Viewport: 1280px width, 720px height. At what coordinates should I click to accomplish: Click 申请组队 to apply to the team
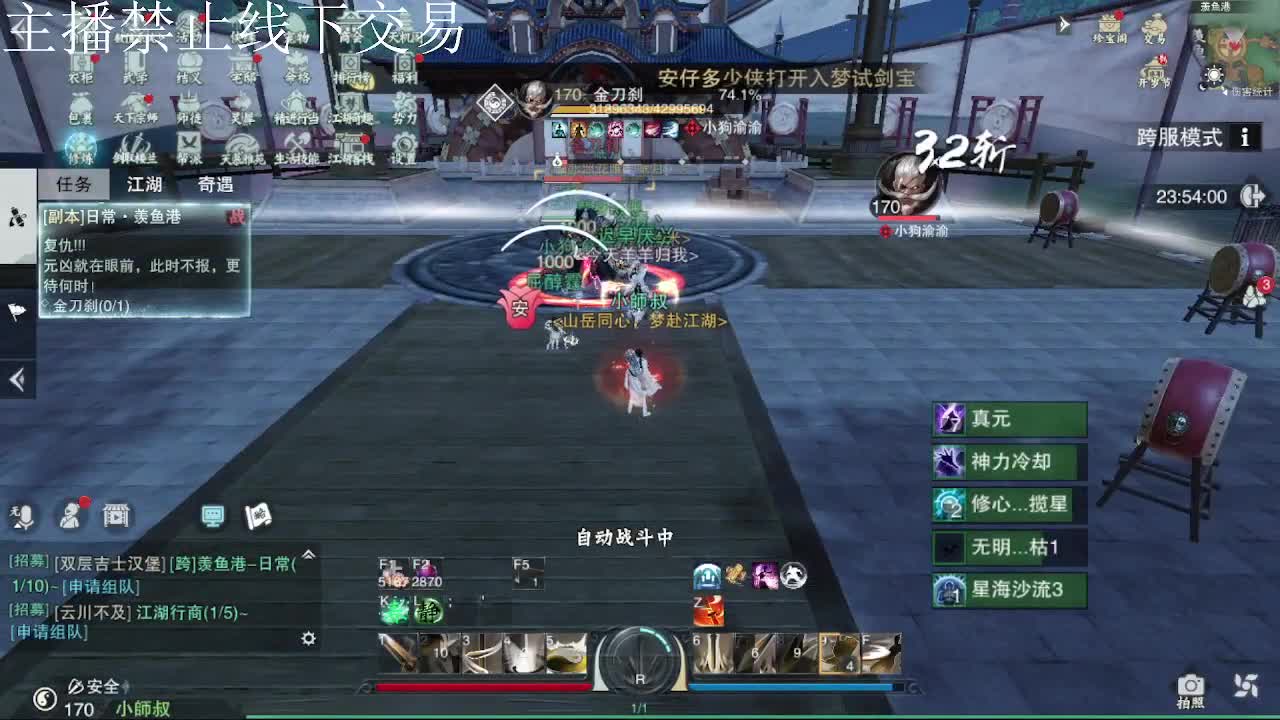[x=100, y=586]
